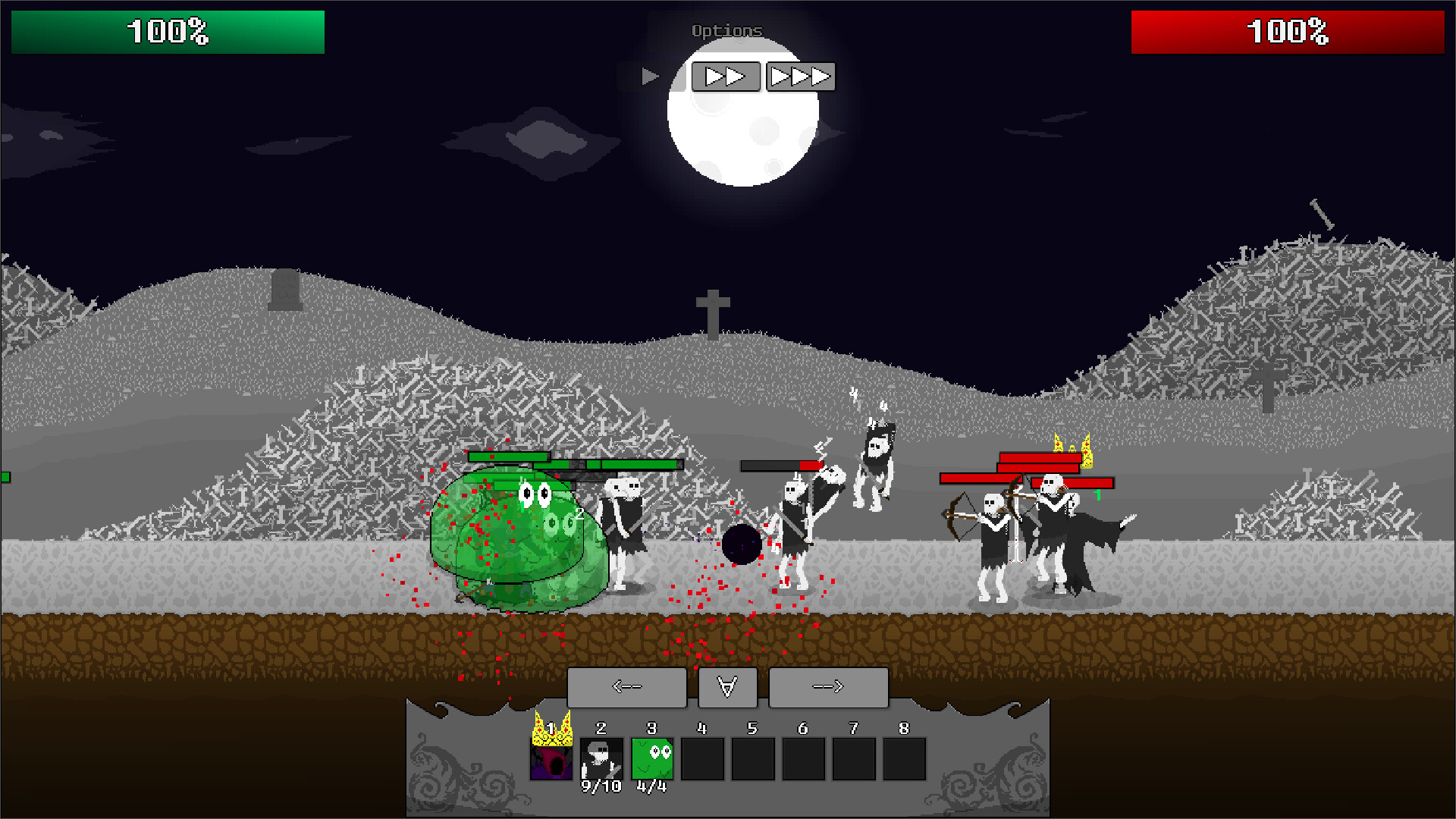
Task: Click the upside-down A select-all icon
Action: (x=726, y=687)
